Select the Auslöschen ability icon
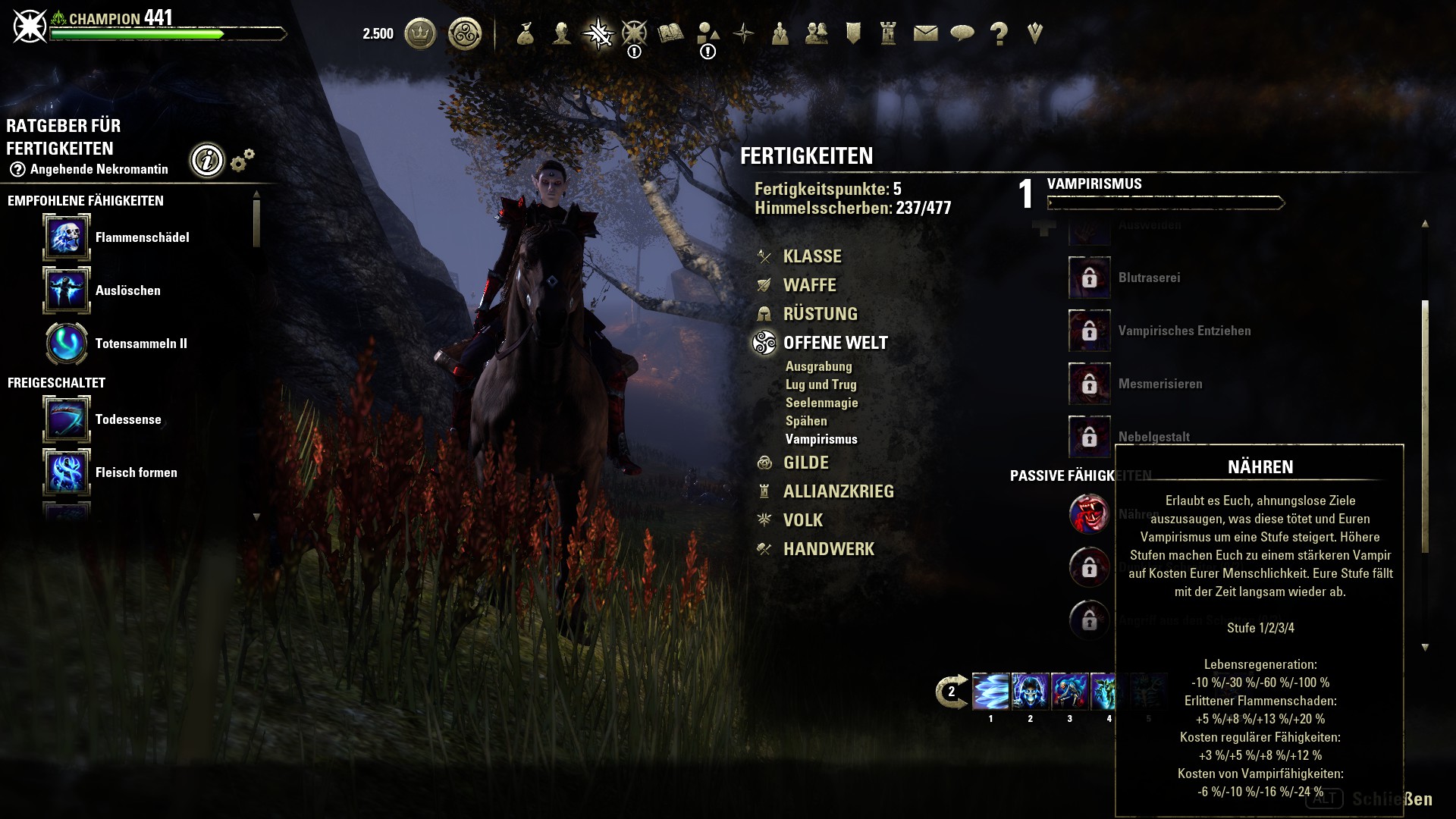Viewport: 1456px width, 819px height. (67, 290)
